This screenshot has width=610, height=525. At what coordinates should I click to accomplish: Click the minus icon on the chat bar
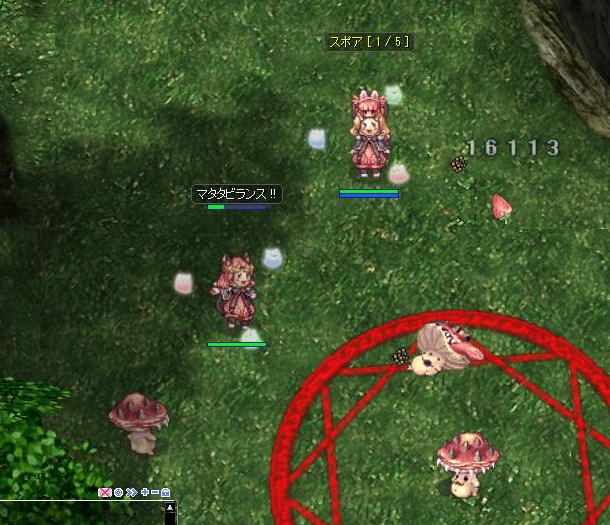point(154,492)
